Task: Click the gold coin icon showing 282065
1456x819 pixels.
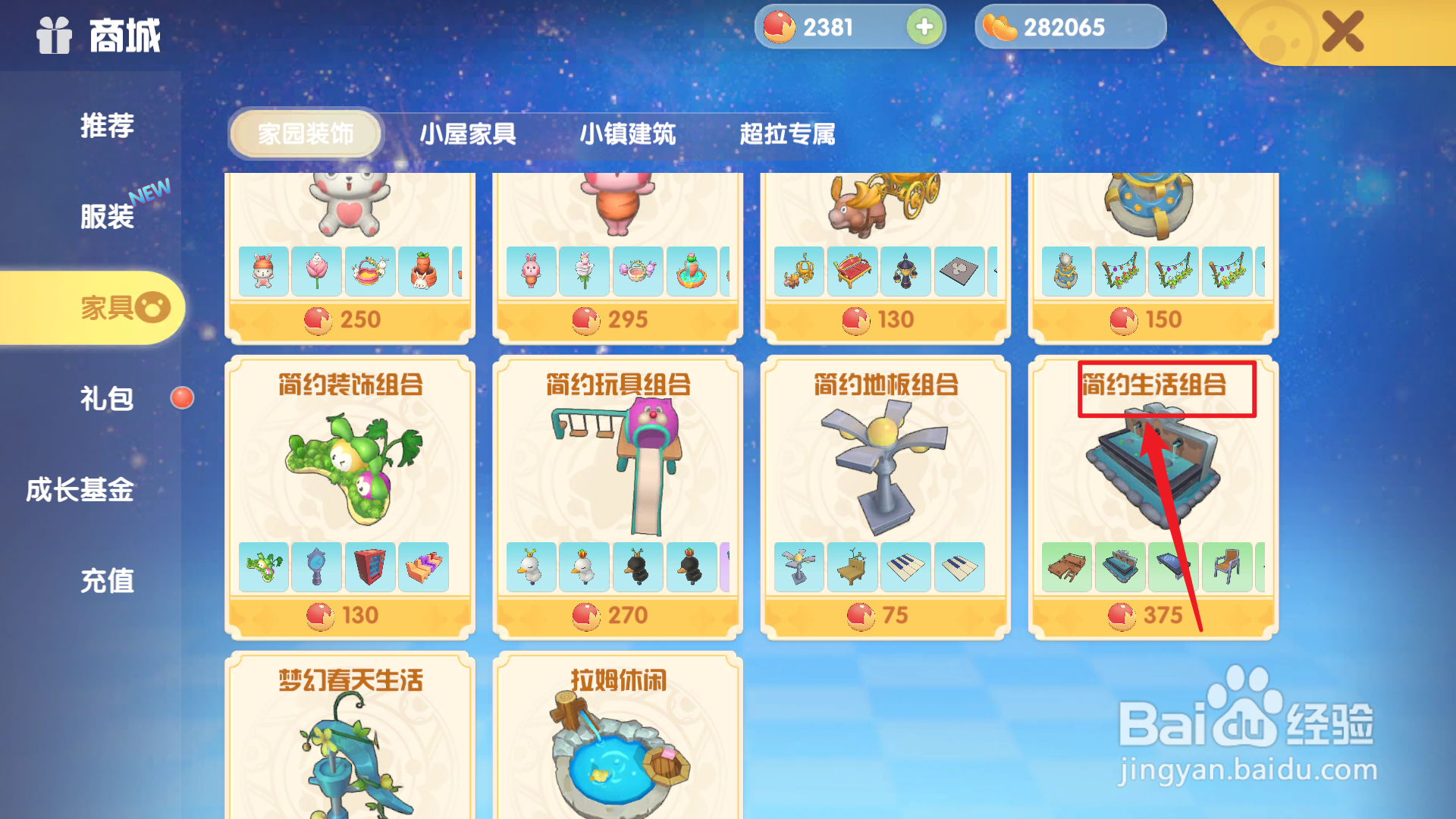Action: click(999, 27)
